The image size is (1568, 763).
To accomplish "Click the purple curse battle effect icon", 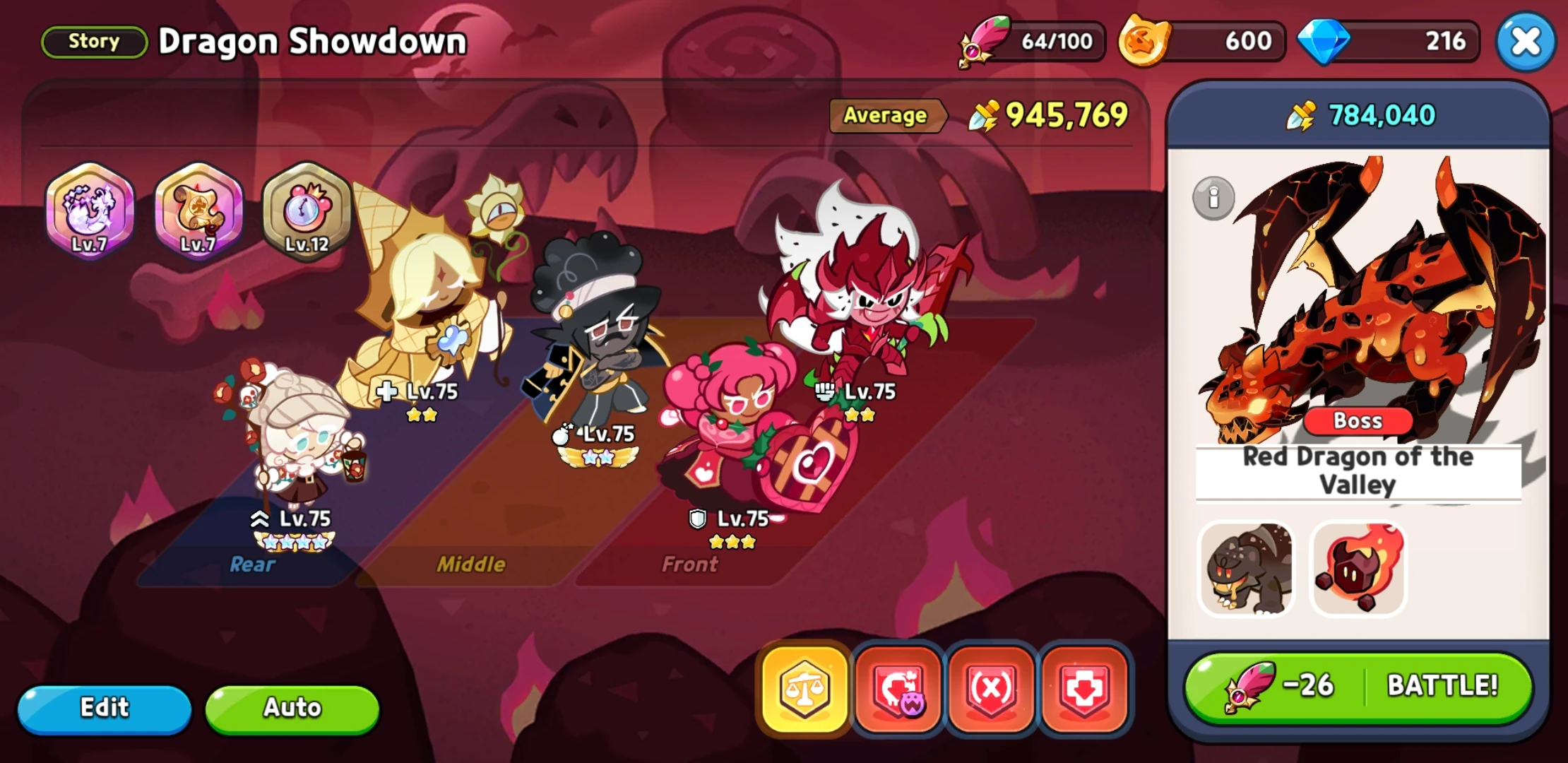I will [897, 689].
